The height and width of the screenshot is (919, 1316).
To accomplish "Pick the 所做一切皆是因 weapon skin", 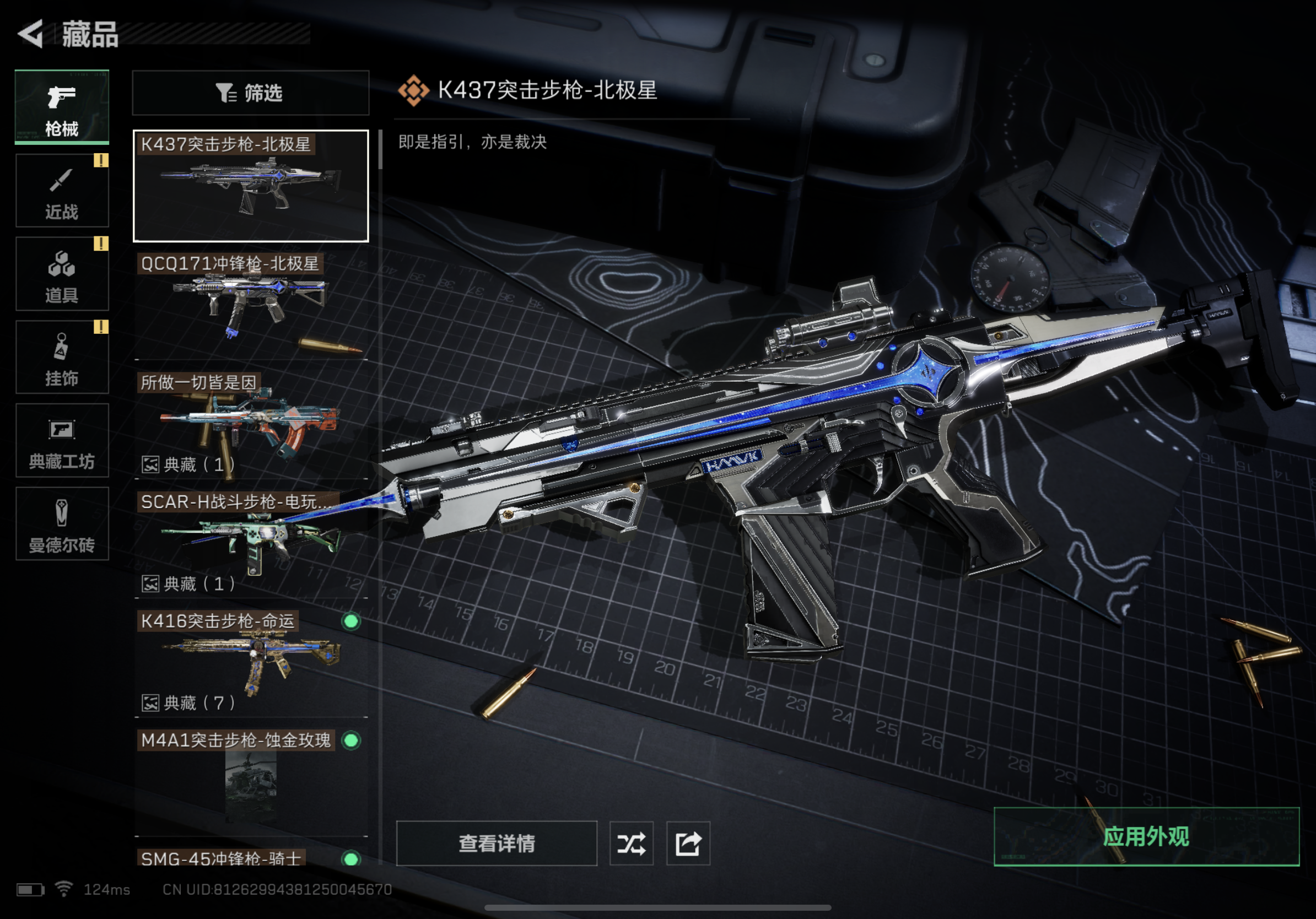I will [x=251, y=424].
